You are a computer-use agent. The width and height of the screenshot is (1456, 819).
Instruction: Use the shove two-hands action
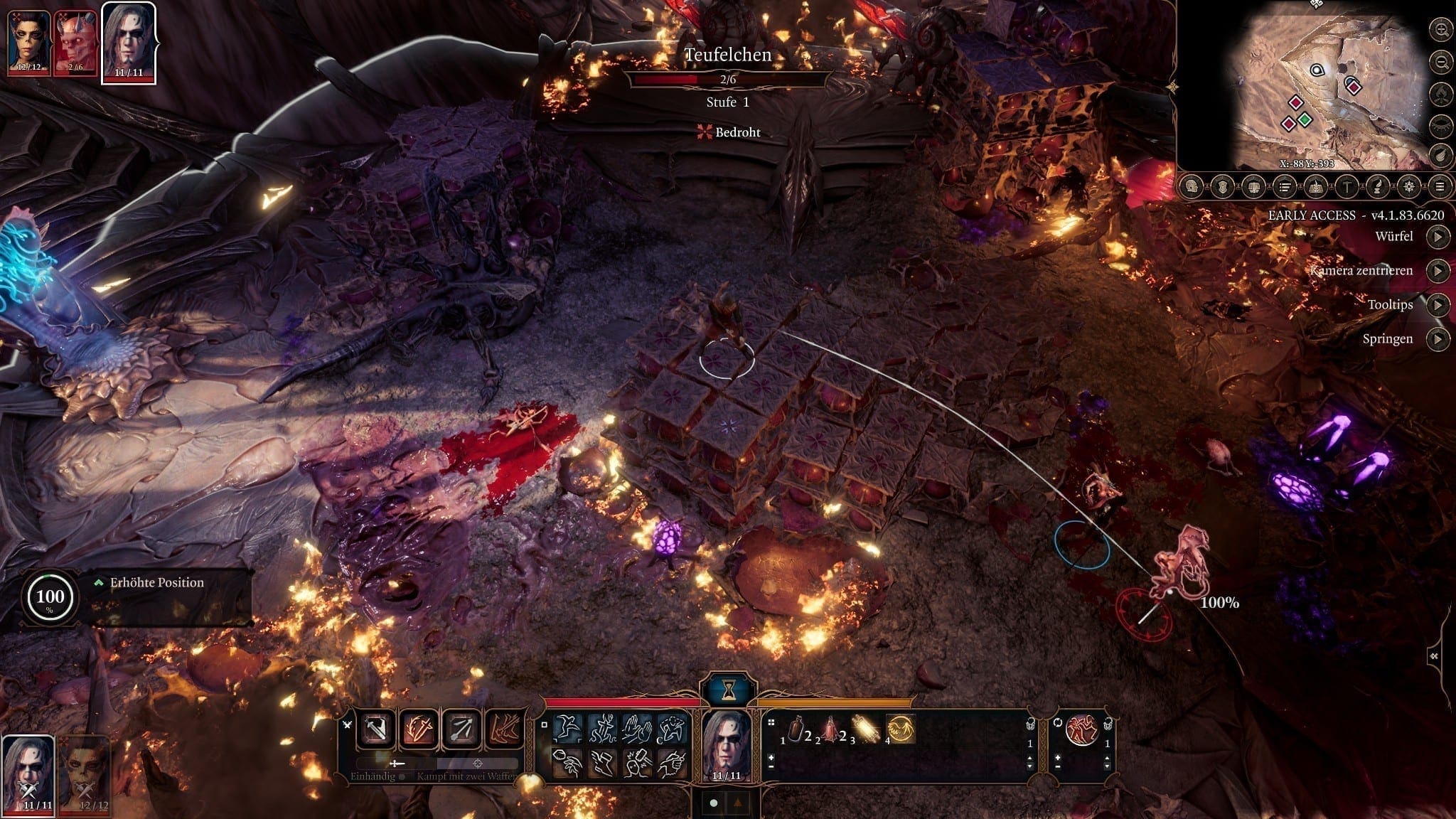tap(636, 728)
